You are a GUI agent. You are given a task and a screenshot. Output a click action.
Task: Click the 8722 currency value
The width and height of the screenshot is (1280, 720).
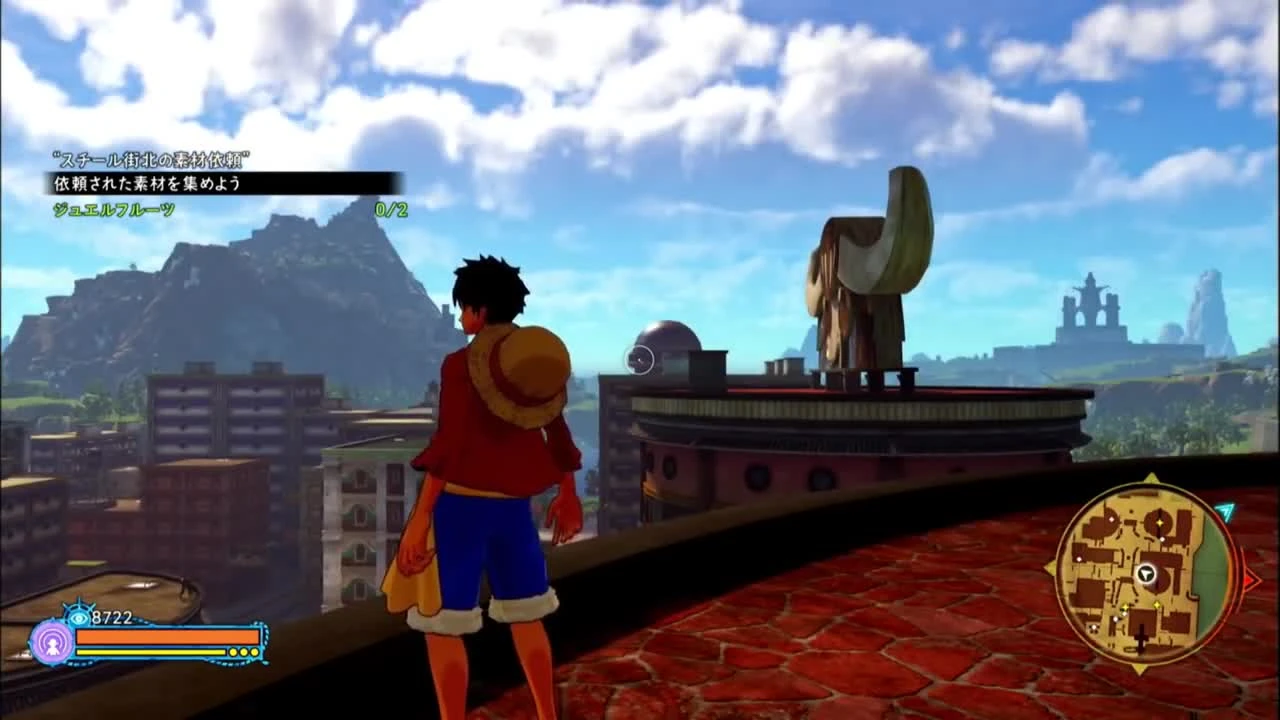point(111,616)
